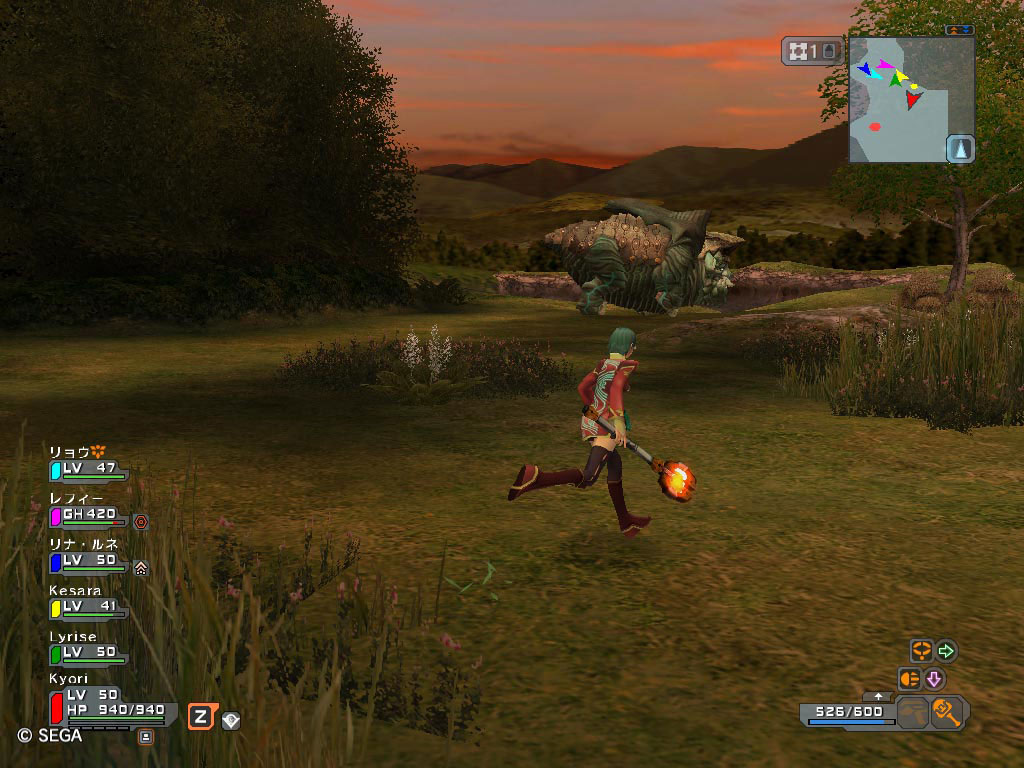Click the red hexagon status icon
Viewport: 1024px width, 768px height.
[x=141, y=521]
